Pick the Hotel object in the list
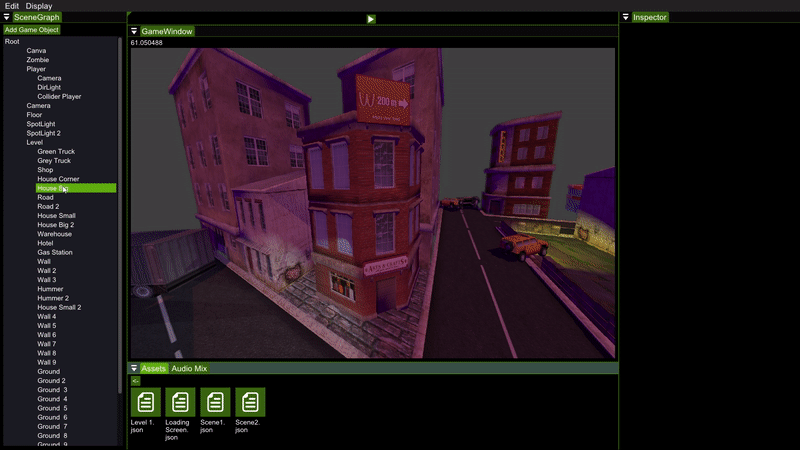 pos(47,243)
